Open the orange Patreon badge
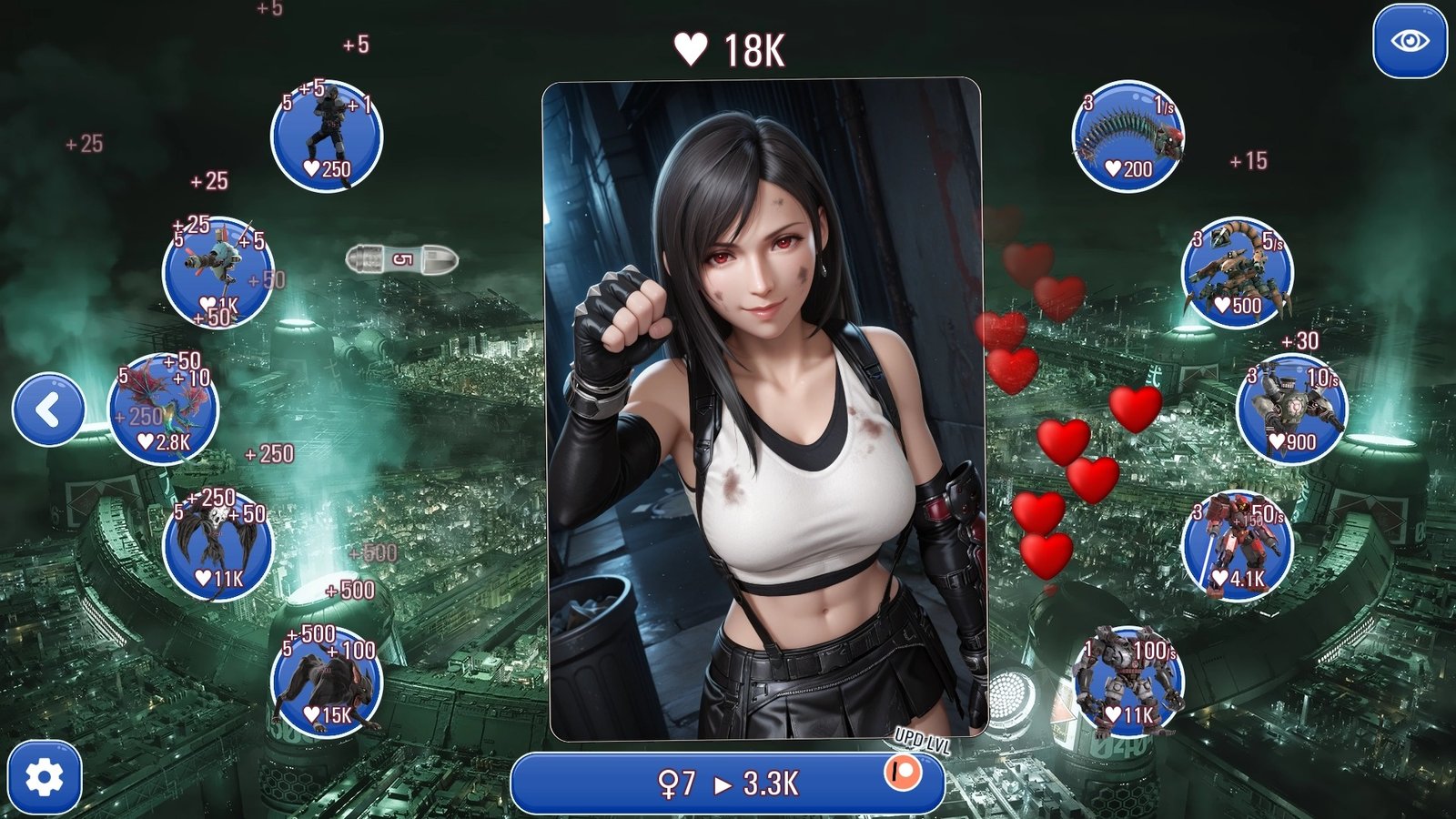 tap(903, 773)
